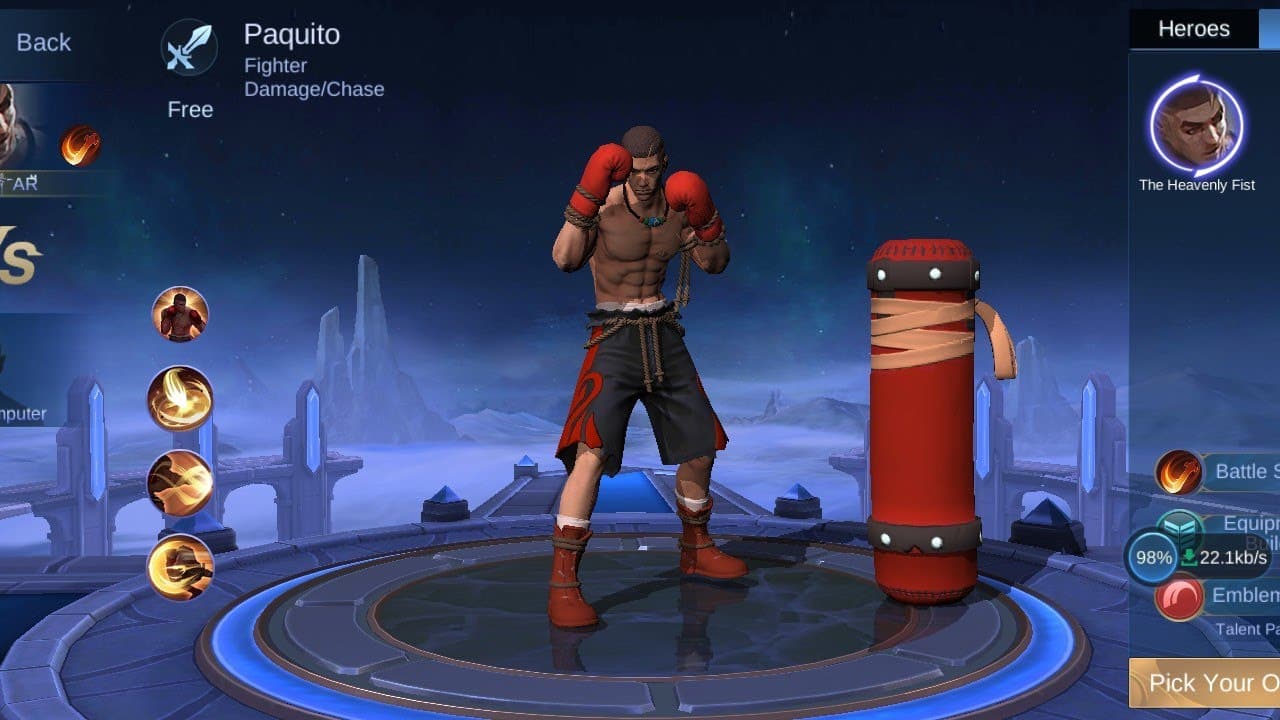Viewport: 1280px width, 720px height.
Task: Click the 98% battery indicator
Action: 1153,558
